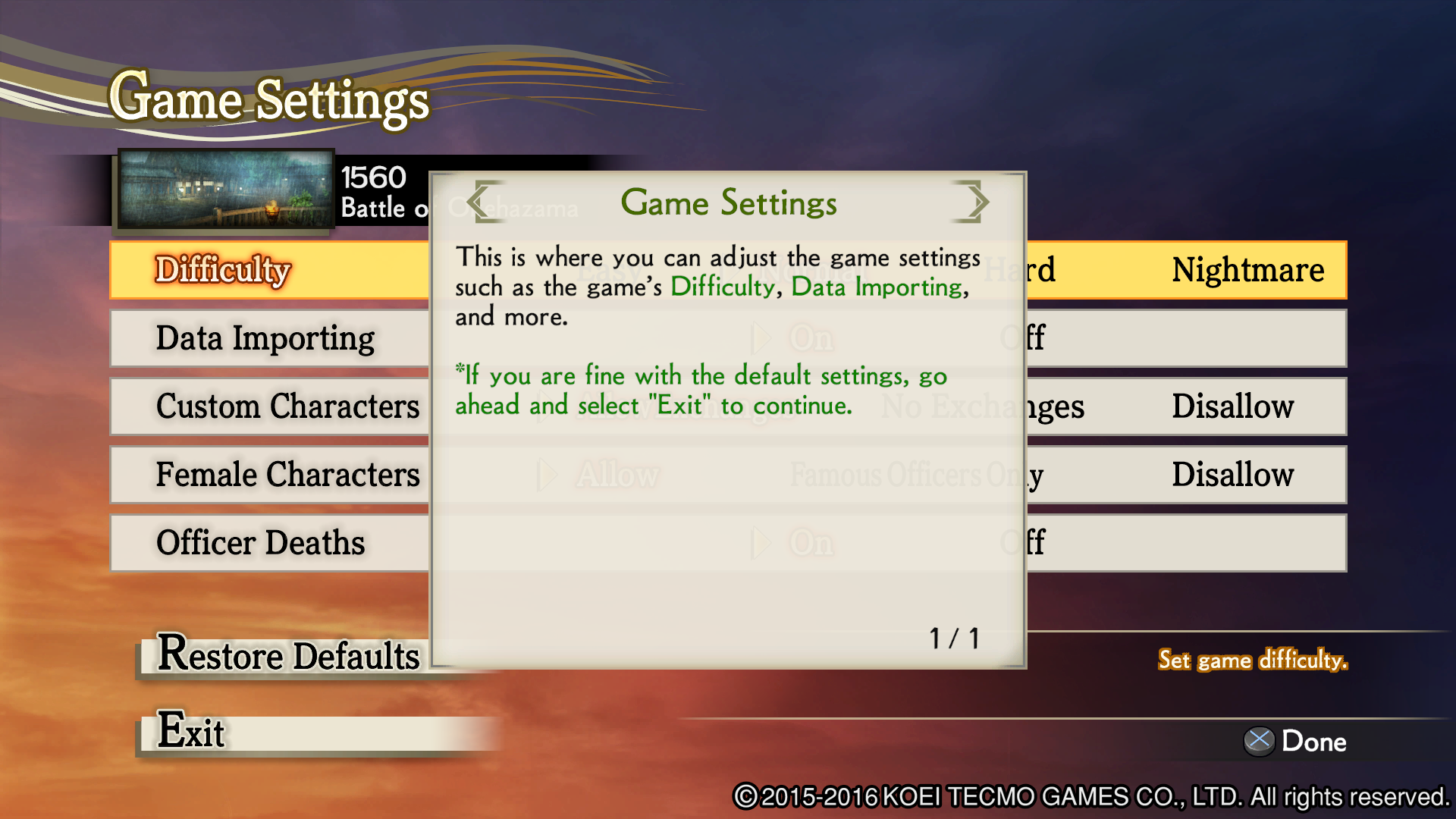Select the Difficulty settings row
1456x819 pixels.
click(224, 270)
